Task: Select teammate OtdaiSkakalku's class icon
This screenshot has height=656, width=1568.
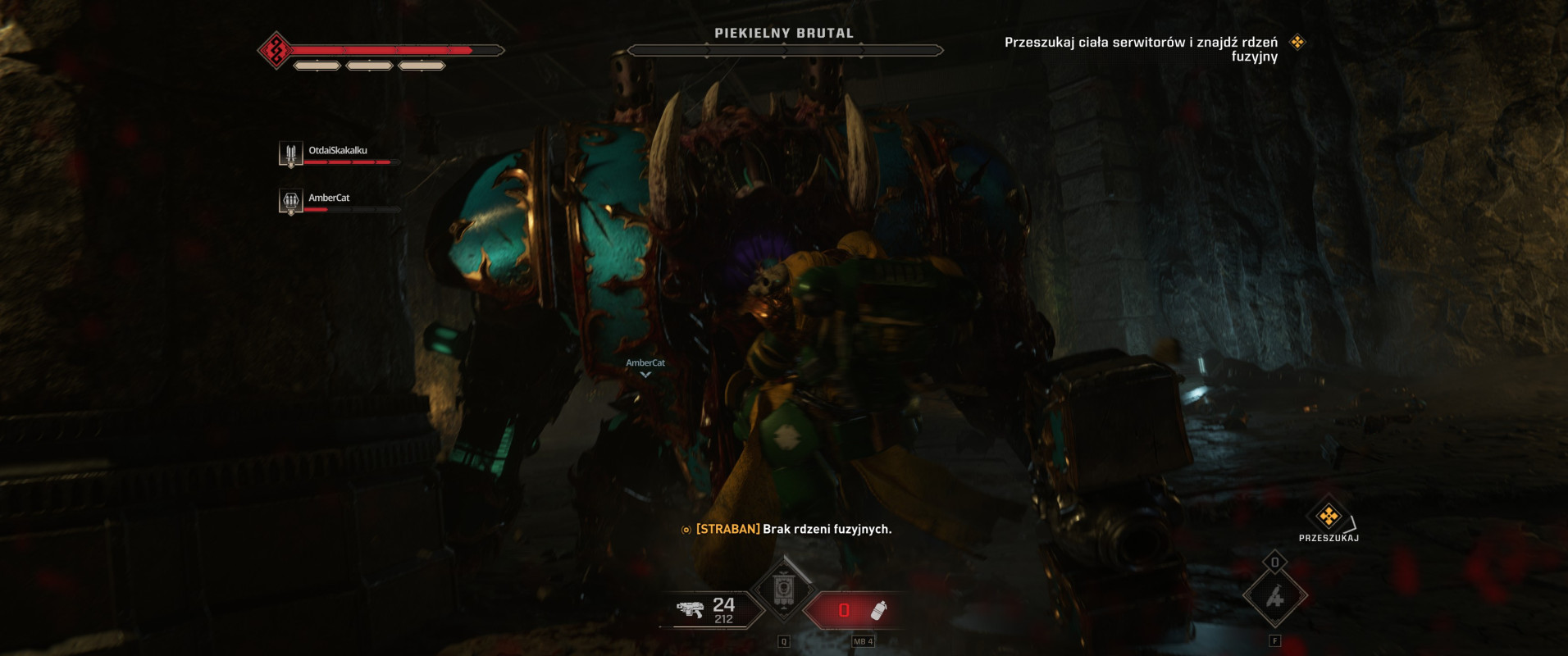Action: 290,154
